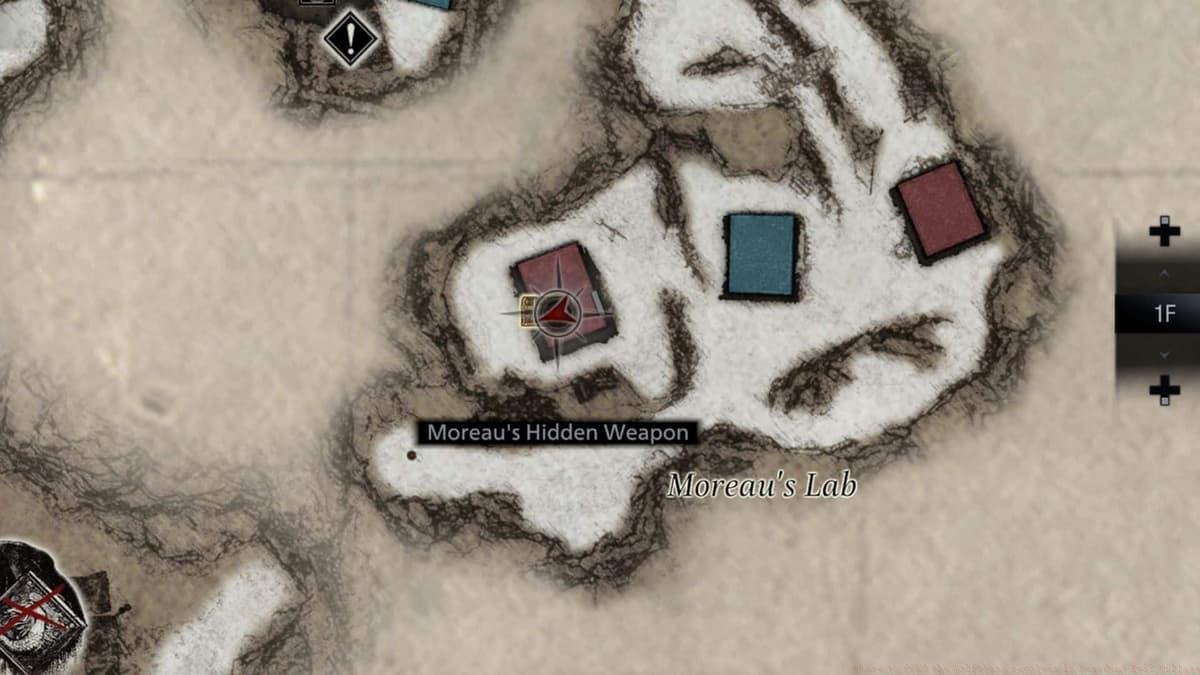1200x675 pixels.
Task: Click the red player arrow marker
Action: click(558, 314)
